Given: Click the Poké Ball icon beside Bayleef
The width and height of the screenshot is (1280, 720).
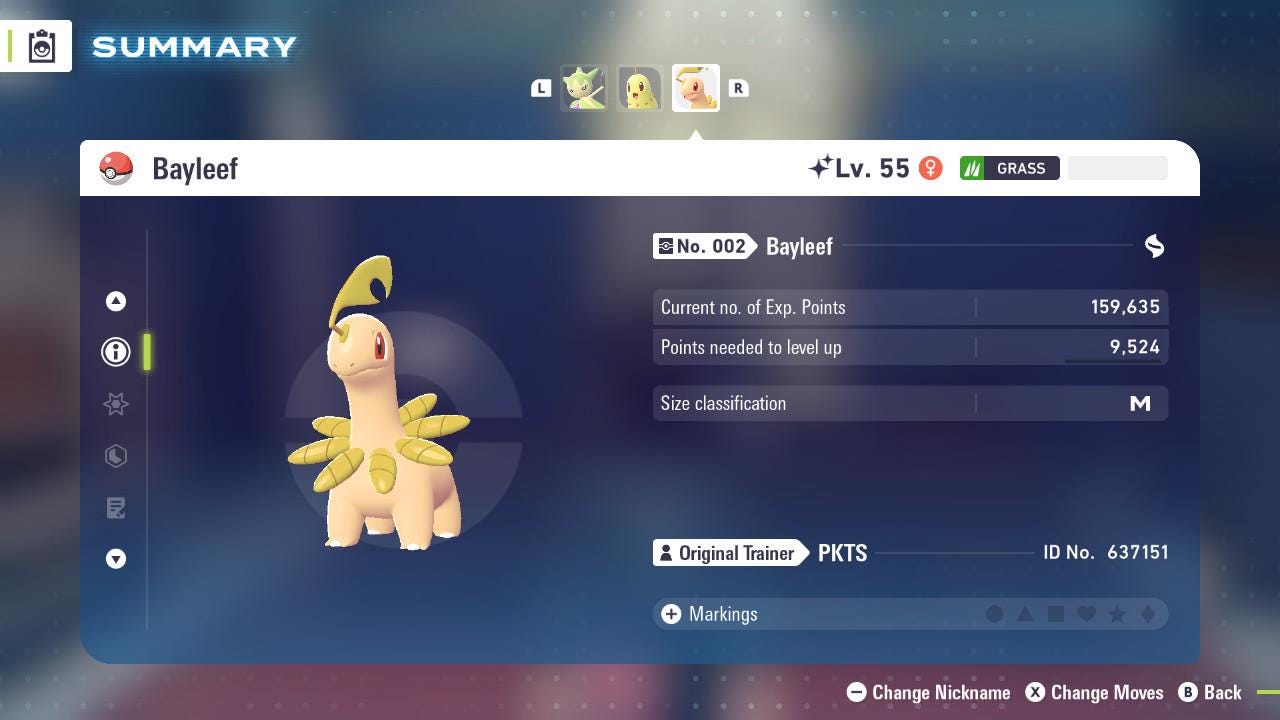Looking at the screenshot, I should pyautogui.click(x=117, y=168).
